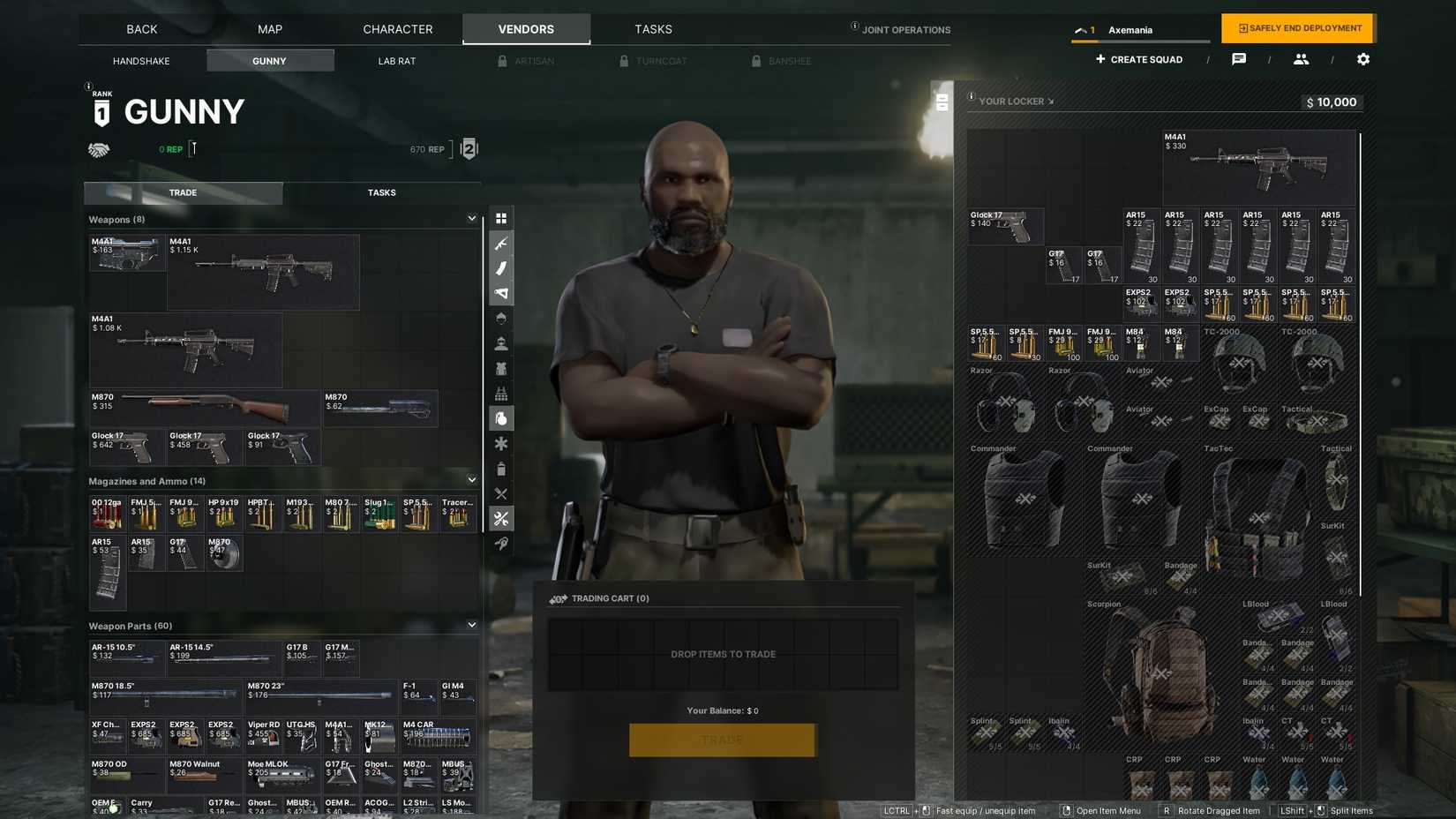Click the CREATE SQUAD button
The image size is (1456, 819).
(x=1138, y=59)
